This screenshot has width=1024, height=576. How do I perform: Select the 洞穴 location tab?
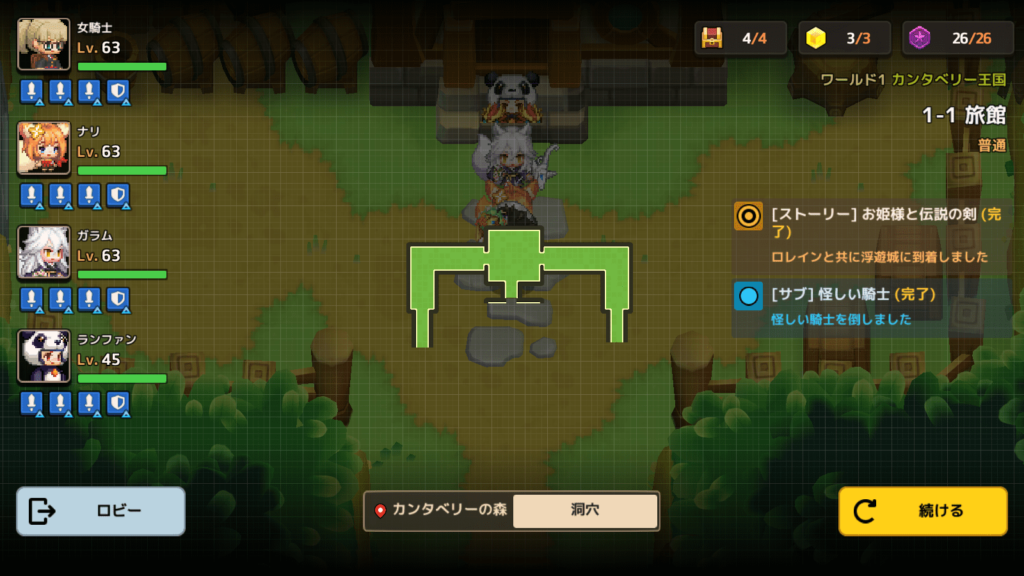(585, 510)
